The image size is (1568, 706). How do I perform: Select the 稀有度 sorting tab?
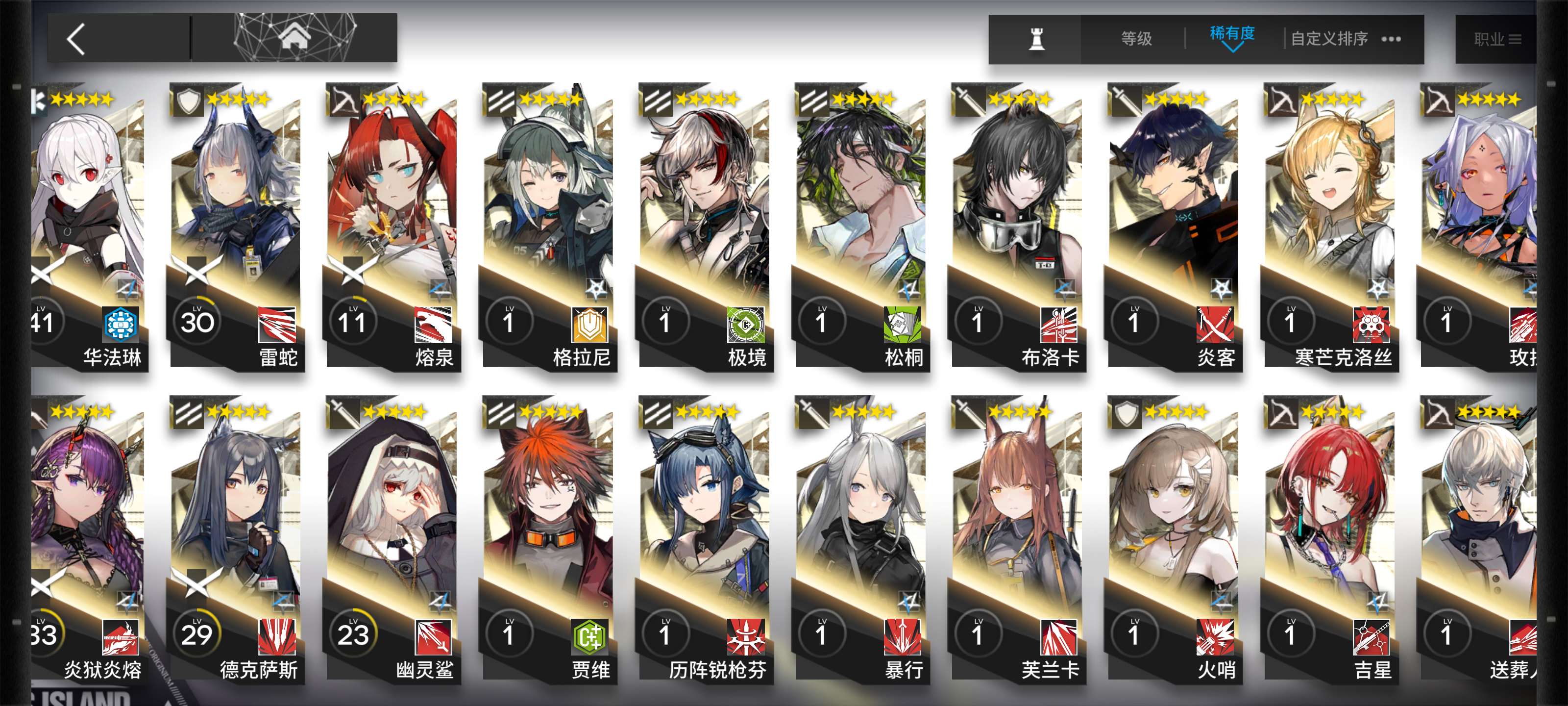pos(1233,35)
